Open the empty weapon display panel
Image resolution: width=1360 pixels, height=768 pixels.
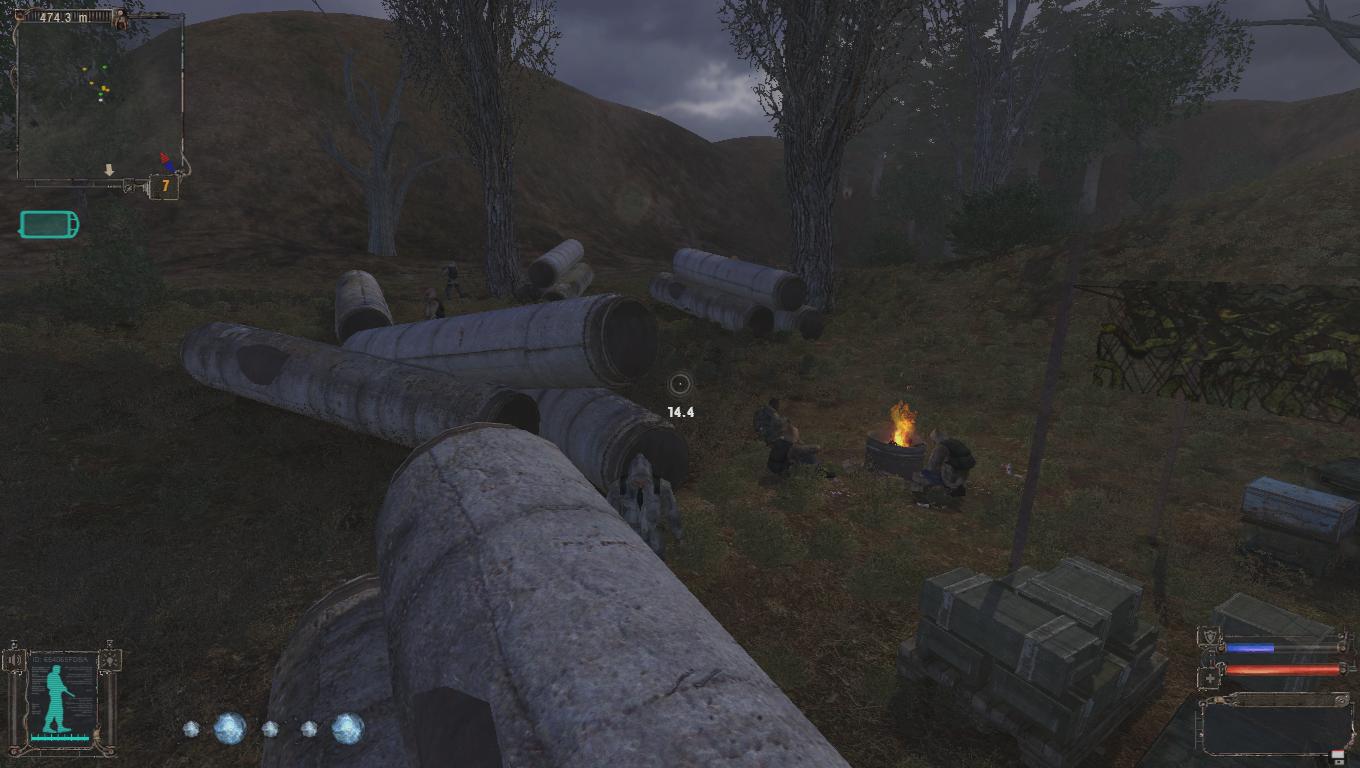point(1275,724)
